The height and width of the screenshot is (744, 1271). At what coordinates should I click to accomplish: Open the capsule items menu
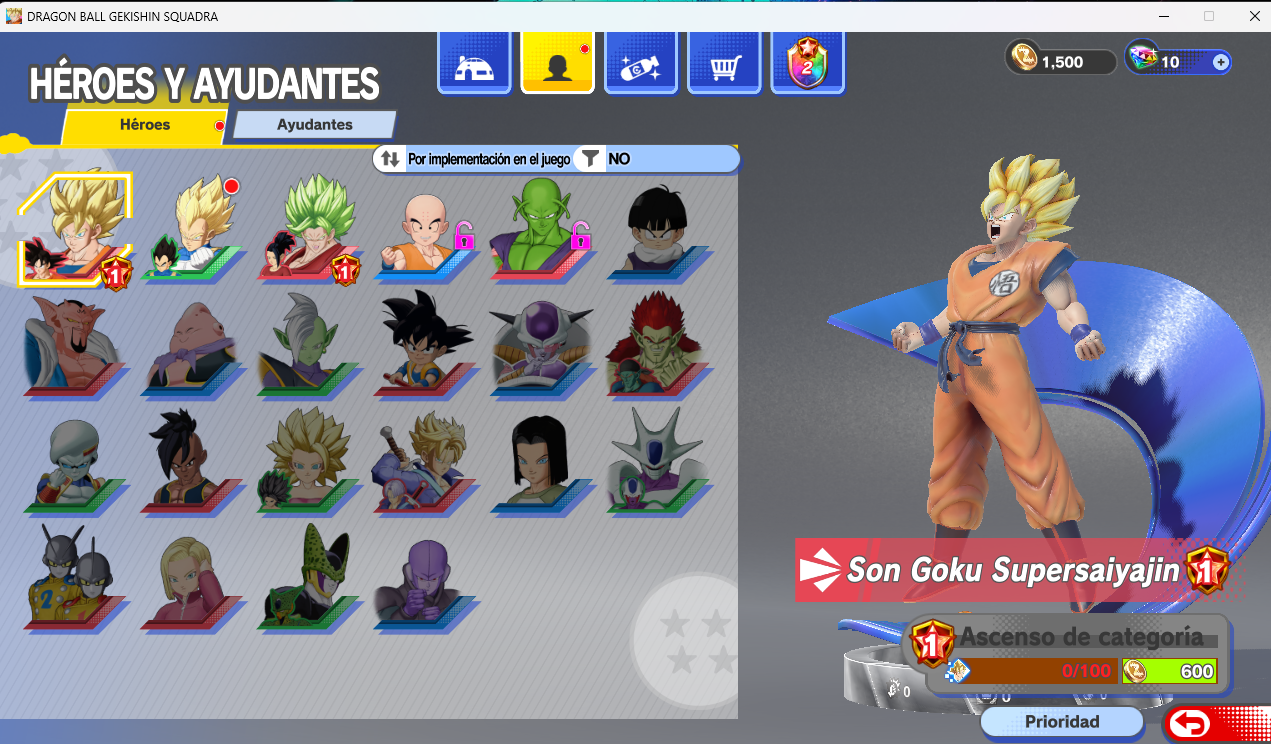click(x=641, y=65)
